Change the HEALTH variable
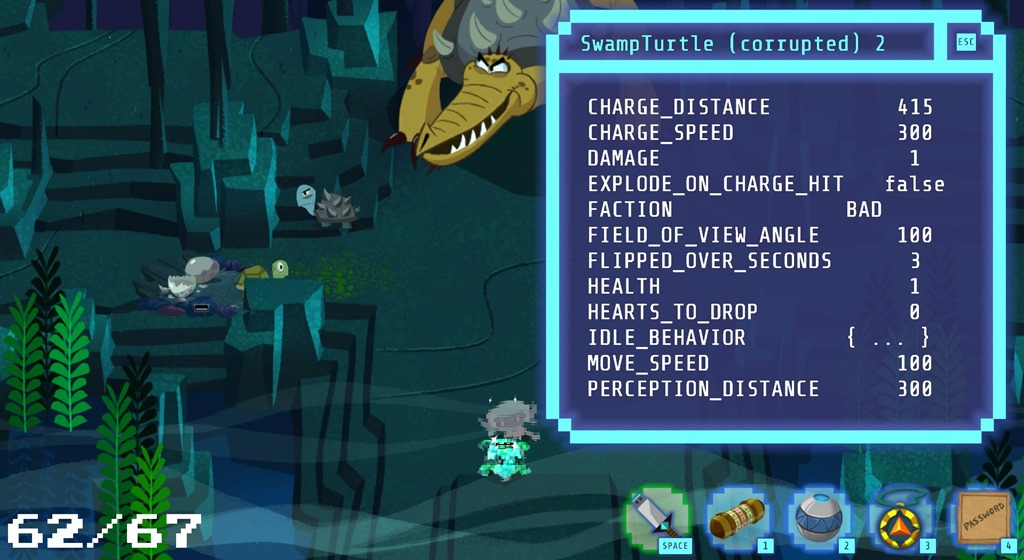This screenshot has width=1024, height=560. (914, 287)
